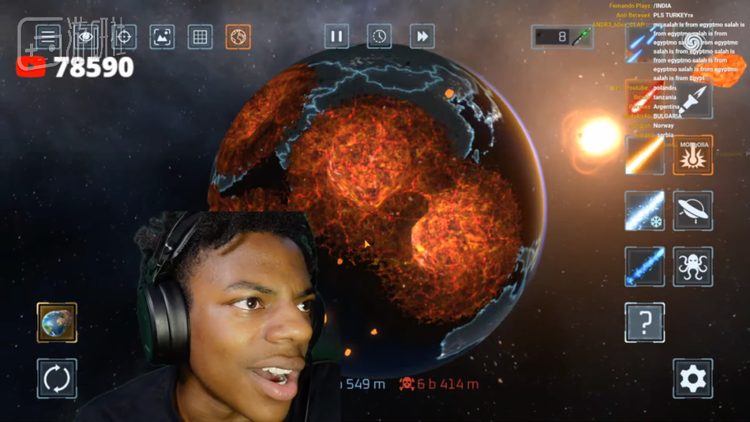This screenshot has width=750, height=422.
Task: Open the Earth planet selection thumbnail
Action: coord(57,323)
